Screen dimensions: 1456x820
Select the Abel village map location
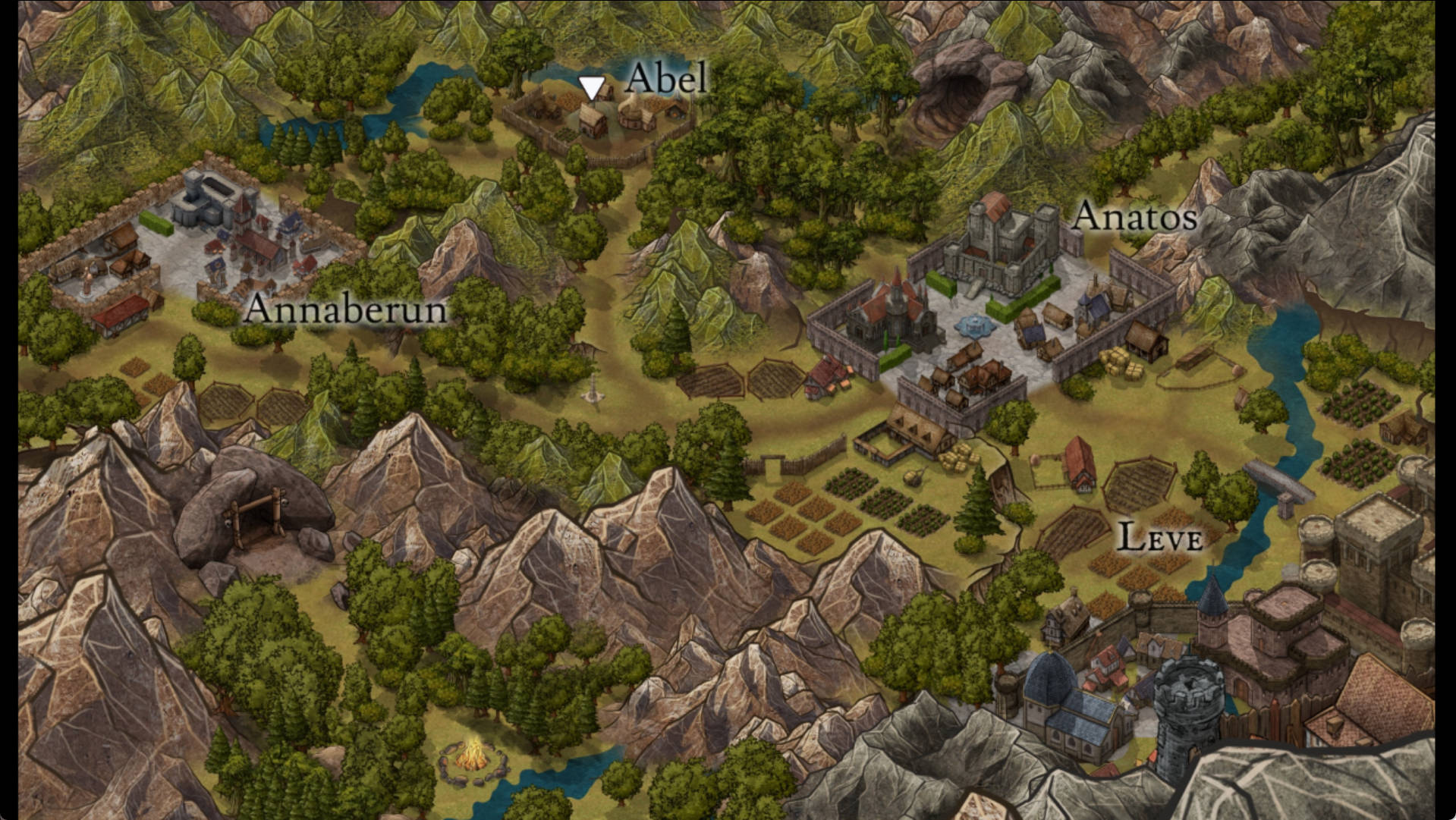click(x=665, y=78)
